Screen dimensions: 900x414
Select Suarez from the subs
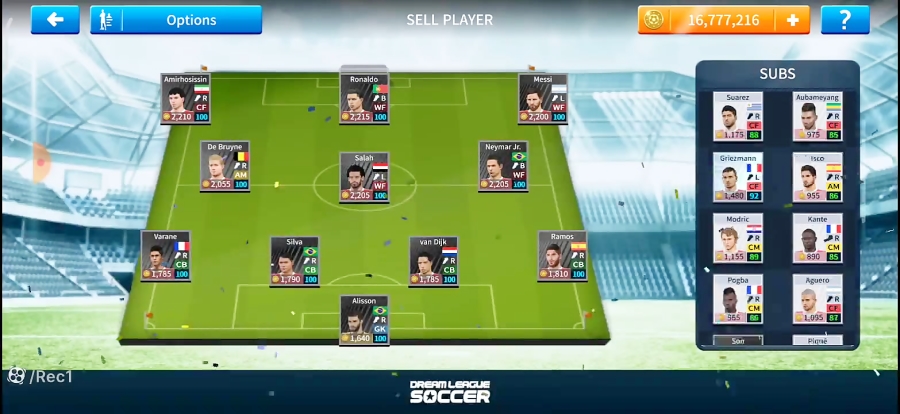click(737, 117)
